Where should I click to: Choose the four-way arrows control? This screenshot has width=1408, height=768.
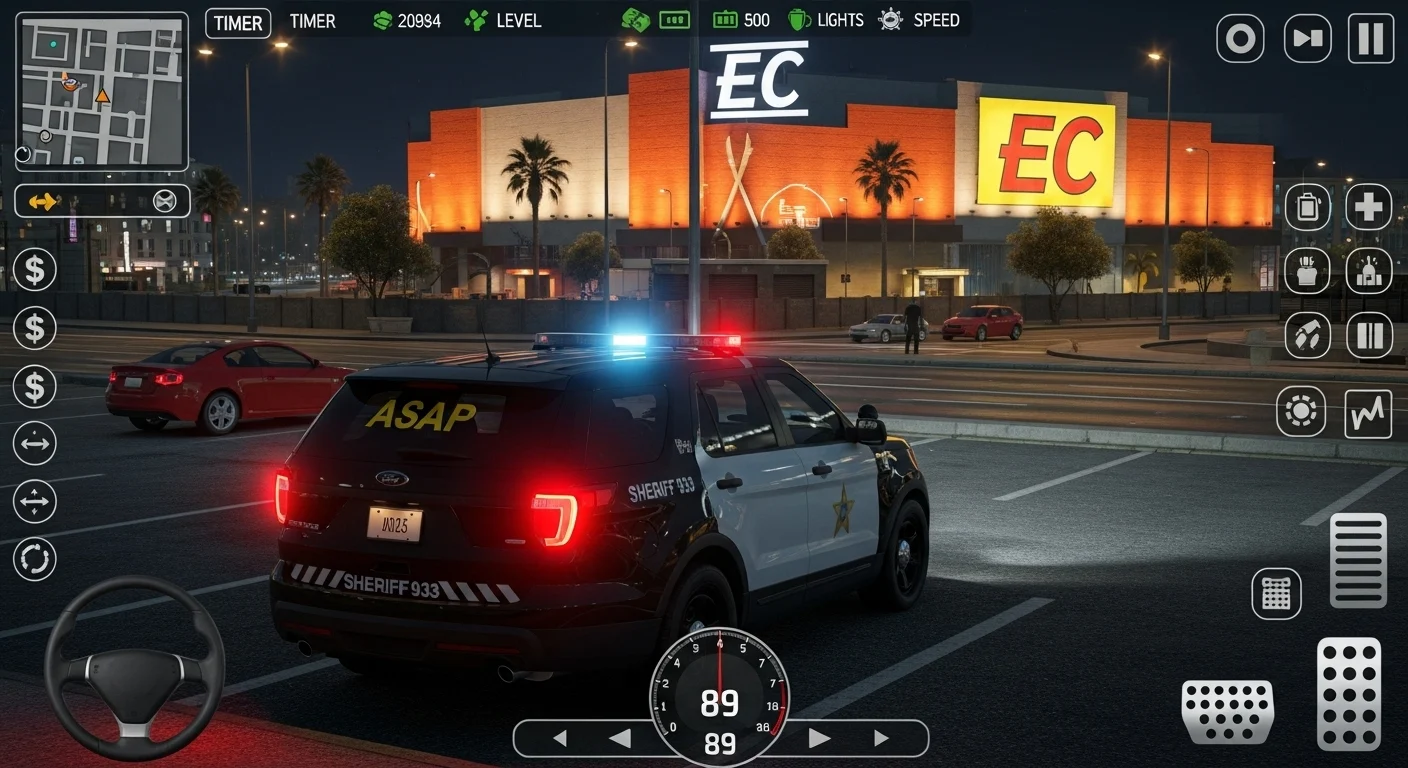pos(35,501)
